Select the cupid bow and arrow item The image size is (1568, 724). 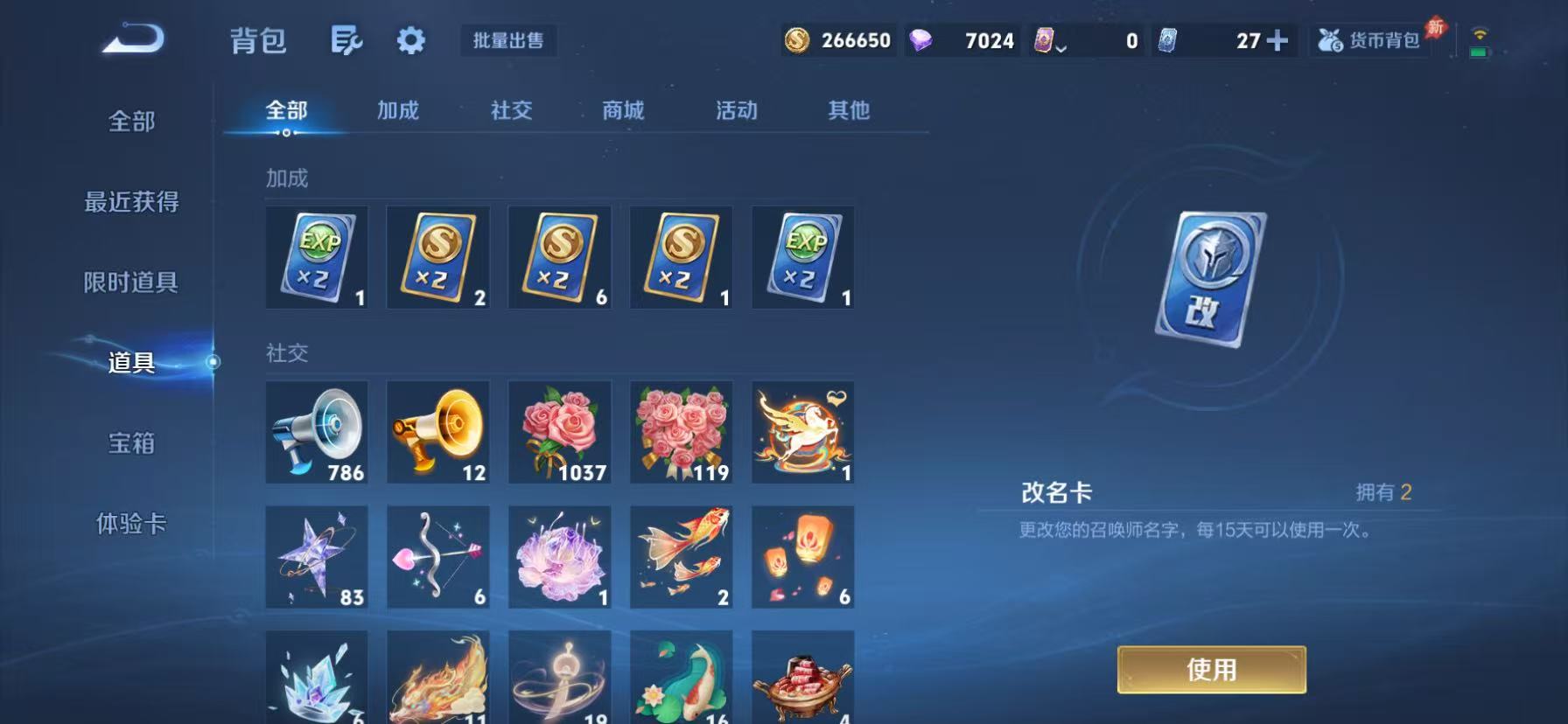pyautogui.click(x=437, y=557)
